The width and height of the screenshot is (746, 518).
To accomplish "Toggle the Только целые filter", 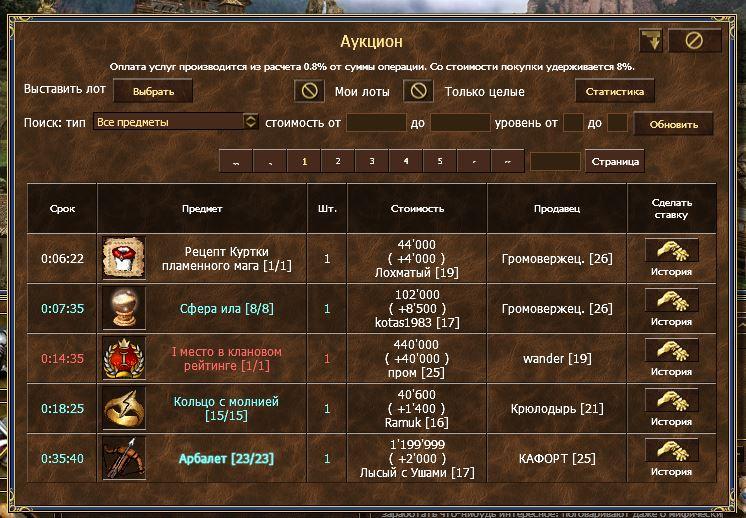I will coord(418,91).
